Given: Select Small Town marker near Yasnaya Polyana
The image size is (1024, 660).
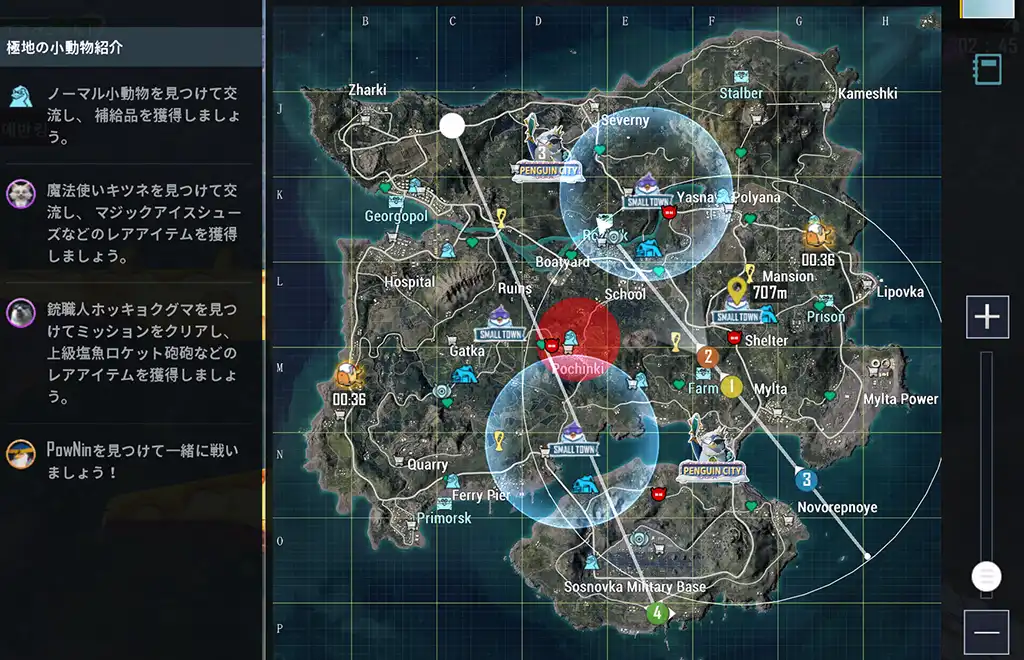Looking at the screenshot, I should (648, 188).
